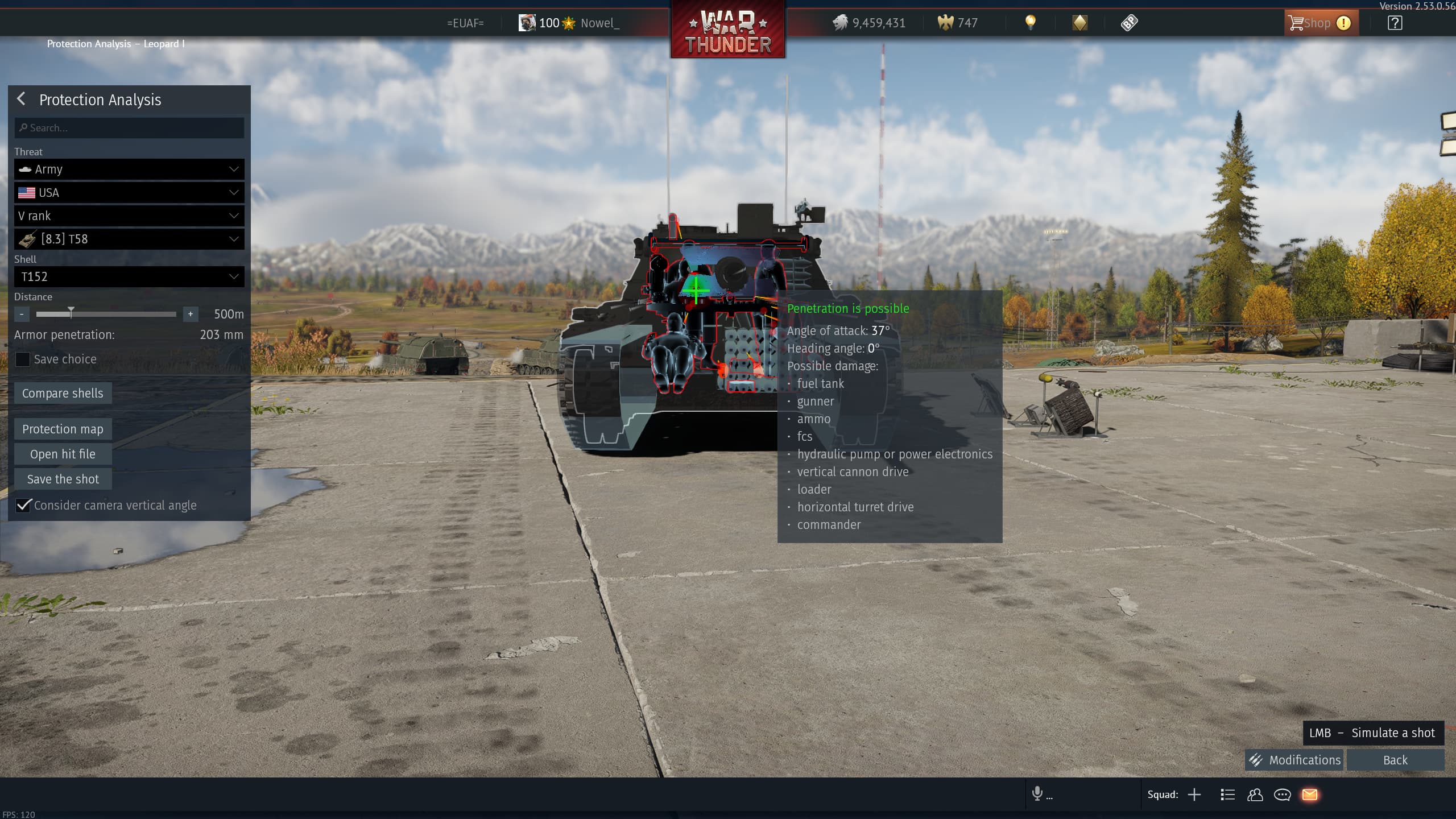Open Compare shells
Viewport: 1456px width, 819px height.
click(63, 394)
